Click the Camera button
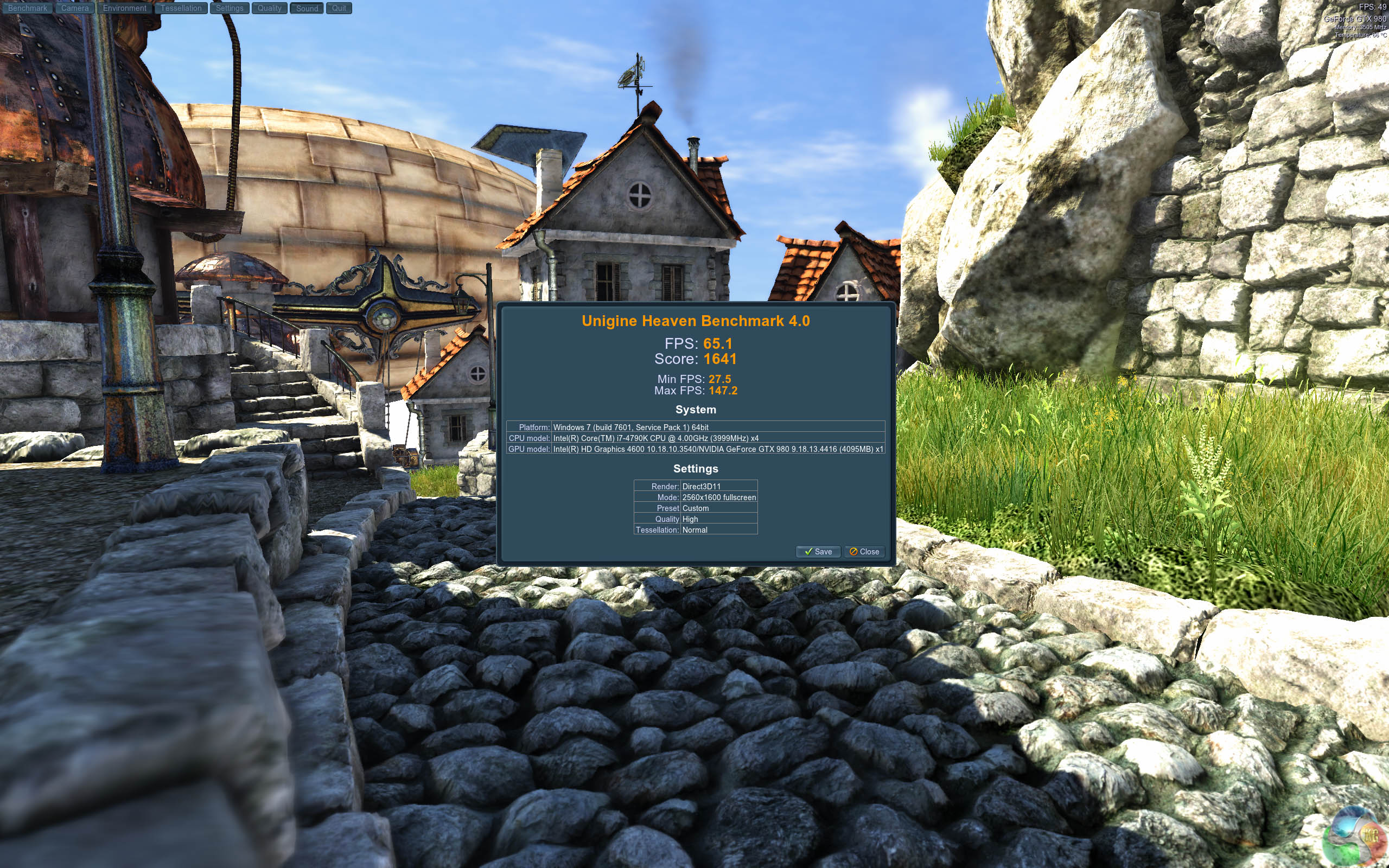 tap(75, 8)
